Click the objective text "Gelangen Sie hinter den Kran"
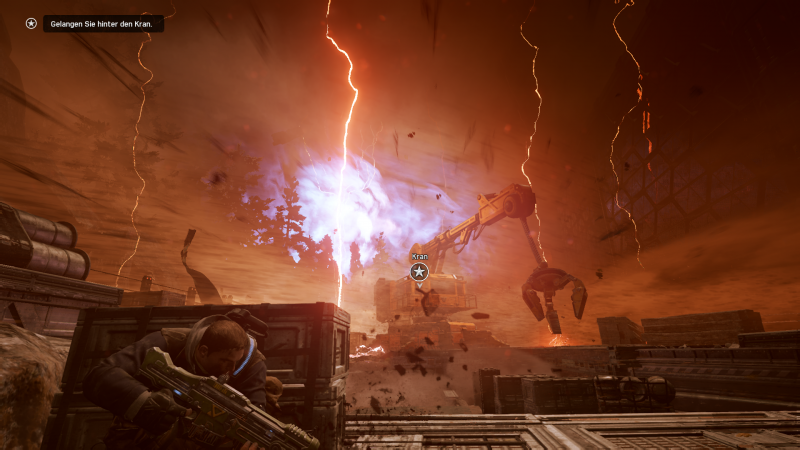This screenshot has width=800, height=450. pos(102,23)
